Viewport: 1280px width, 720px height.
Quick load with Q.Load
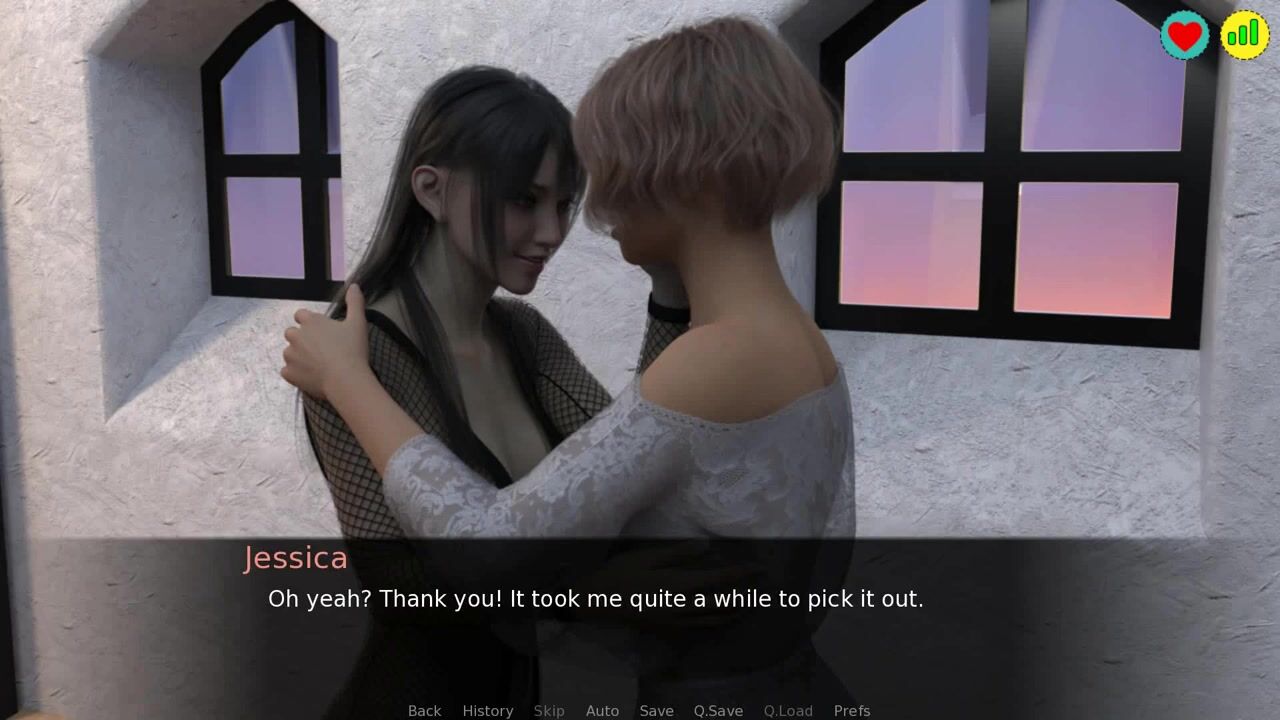click(788, 710)
